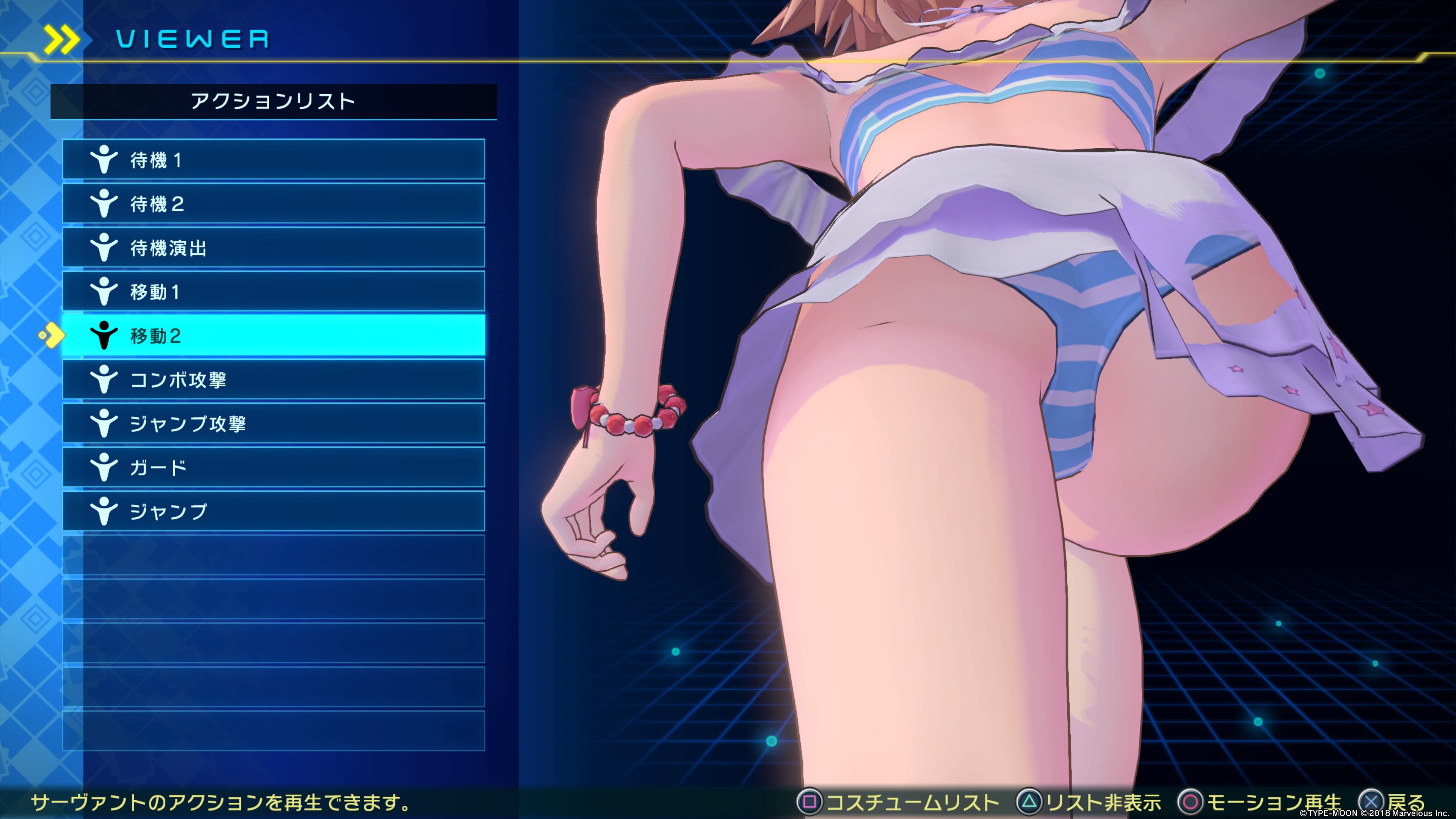Select 移動1 from the action list
Image resolution: width=1456 pixels, height=819 pixels.
click(273, 292)
